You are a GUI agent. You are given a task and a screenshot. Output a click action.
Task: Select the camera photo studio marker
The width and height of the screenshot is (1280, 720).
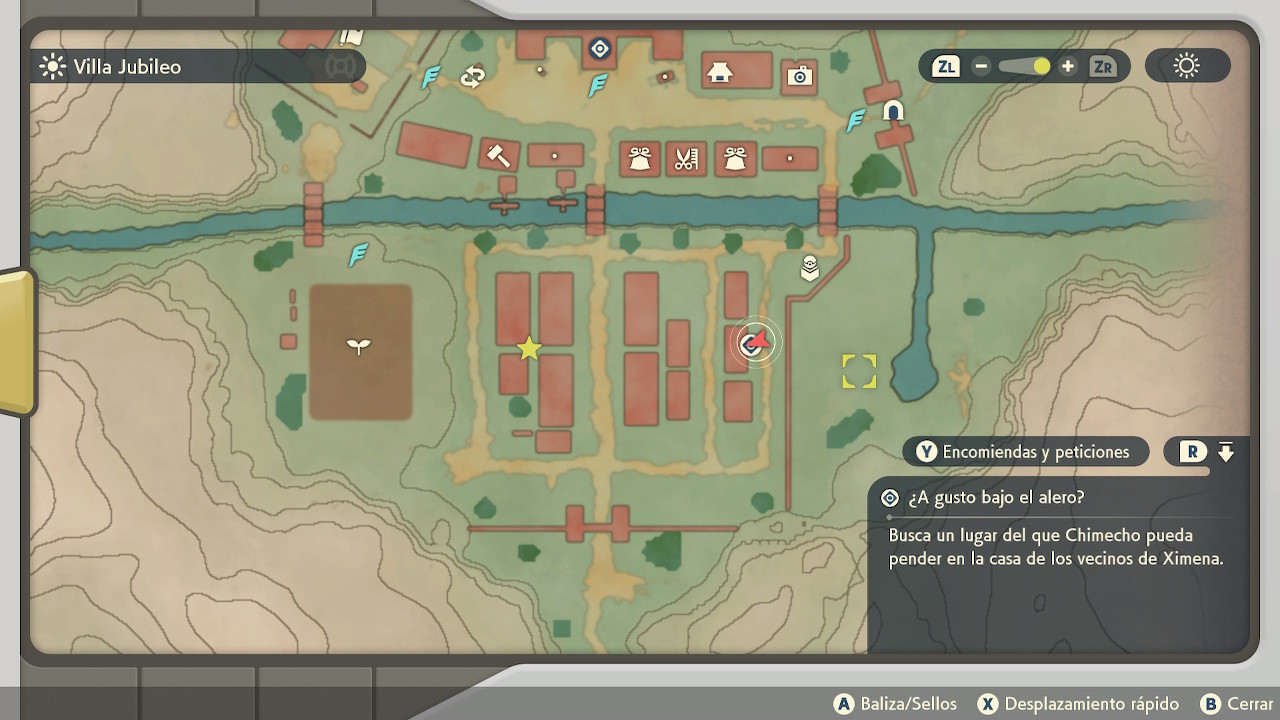coord(799,76)
